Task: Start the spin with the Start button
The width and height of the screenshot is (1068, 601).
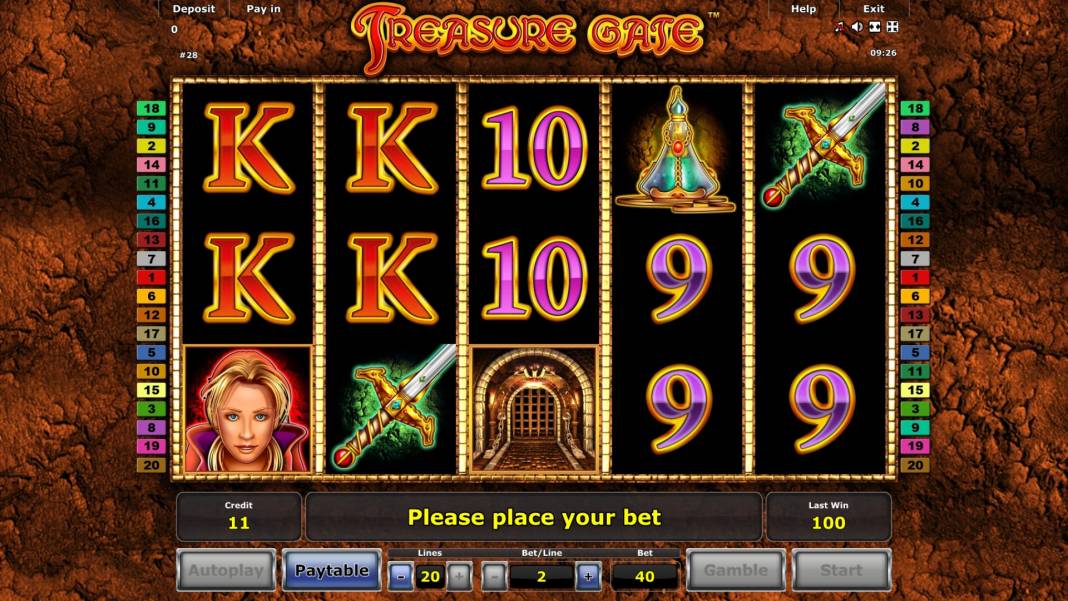Action: click(x=841, y=570)
